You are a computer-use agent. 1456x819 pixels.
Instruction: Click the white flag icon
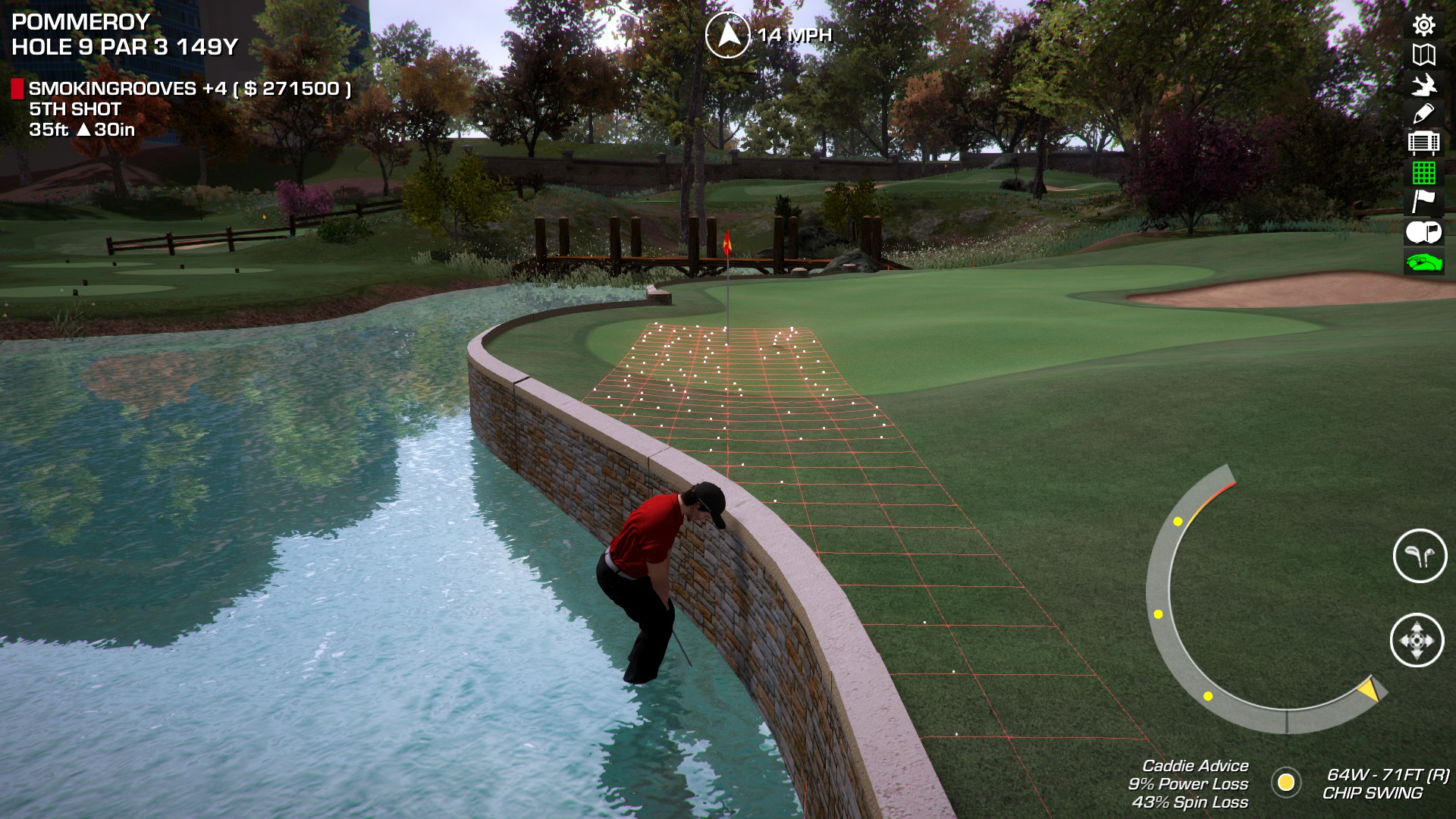click(x=1423, y=202)
